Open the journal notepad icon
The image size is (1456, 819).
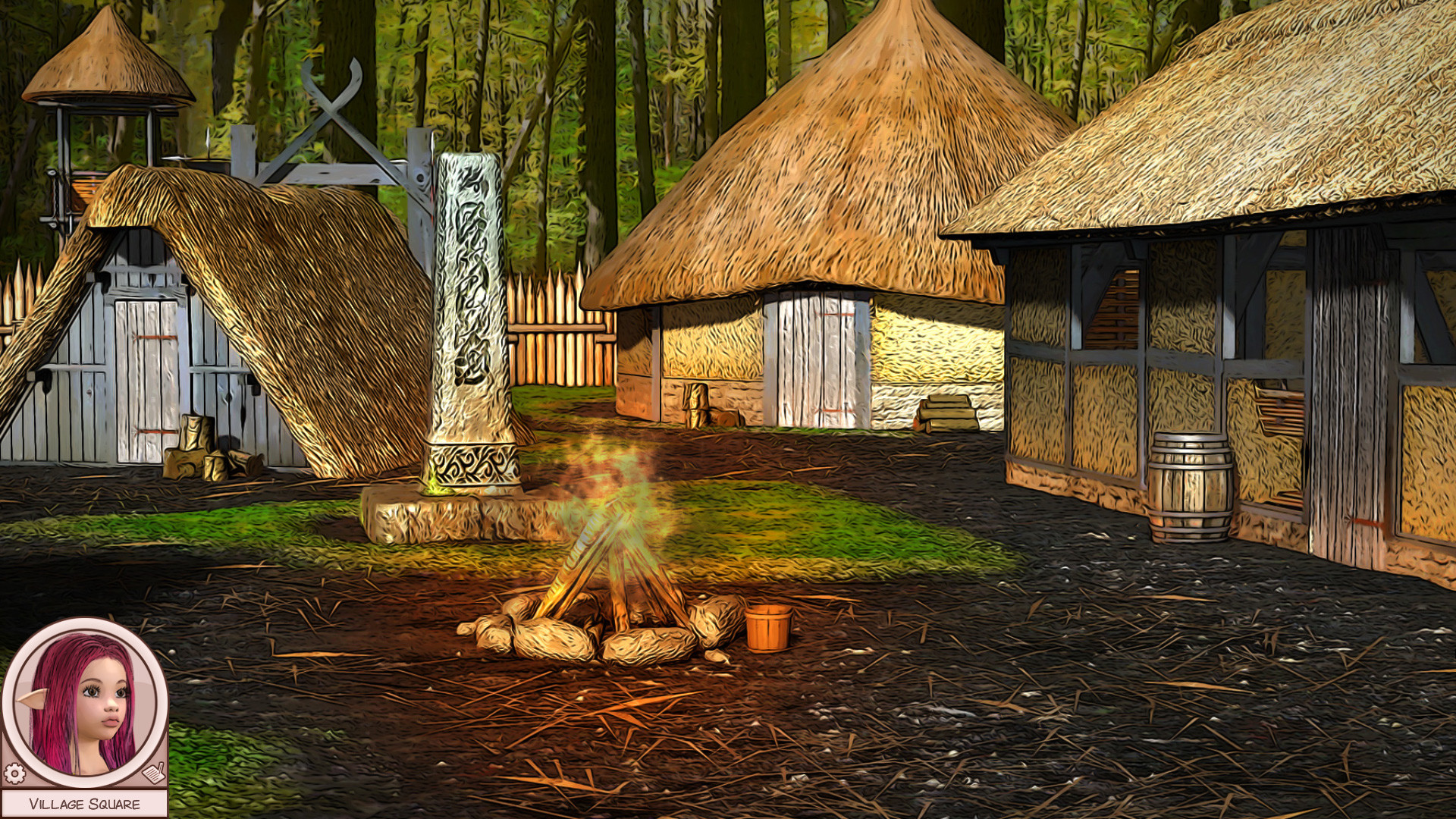[x=154, y=773]
